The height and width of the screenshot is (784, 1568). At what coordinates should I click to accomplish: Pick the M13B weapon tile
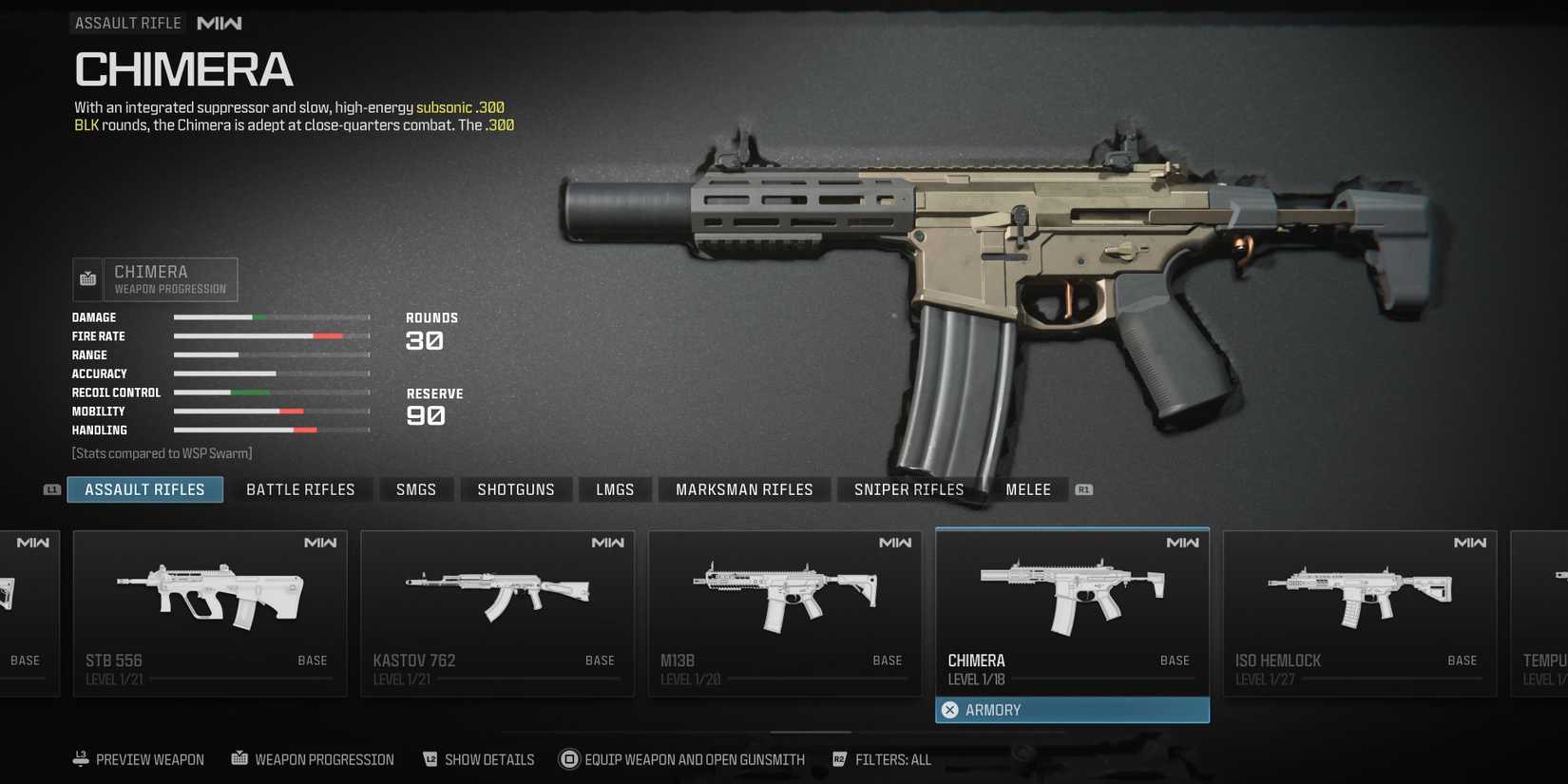pos(785,613)
